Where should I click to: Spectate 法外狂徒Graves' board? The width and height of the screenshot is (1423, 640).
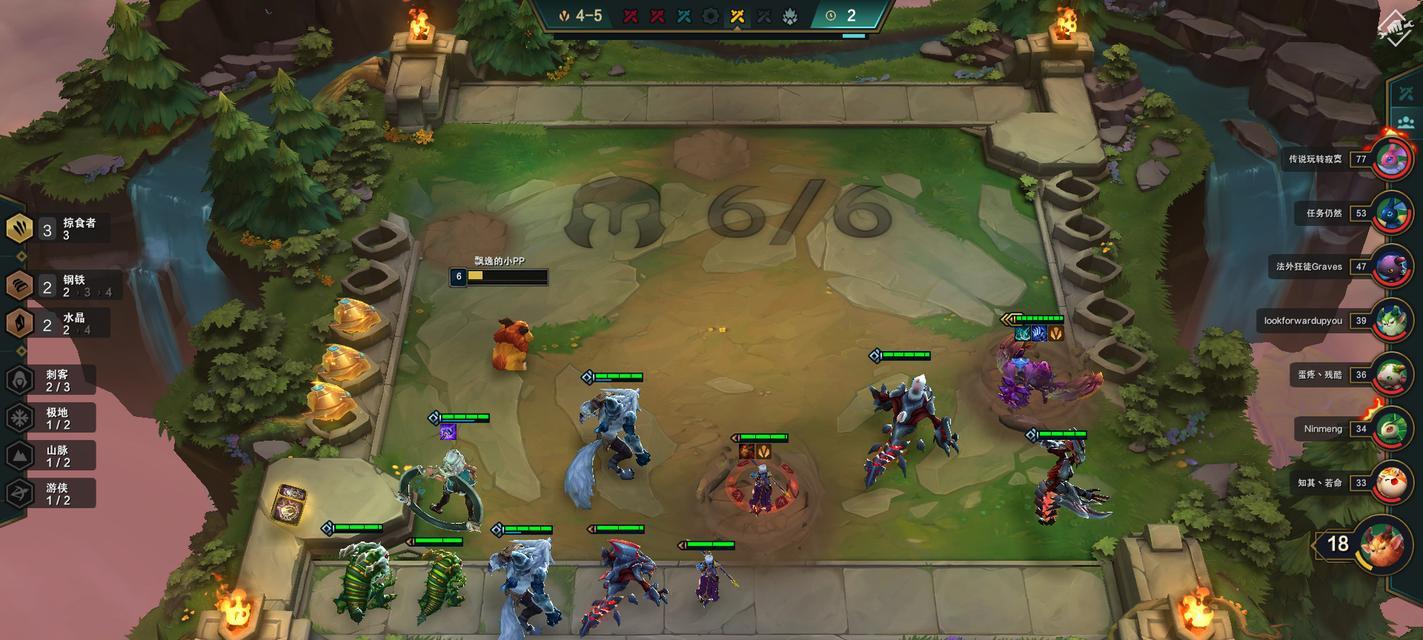[x=1391, y=267]
